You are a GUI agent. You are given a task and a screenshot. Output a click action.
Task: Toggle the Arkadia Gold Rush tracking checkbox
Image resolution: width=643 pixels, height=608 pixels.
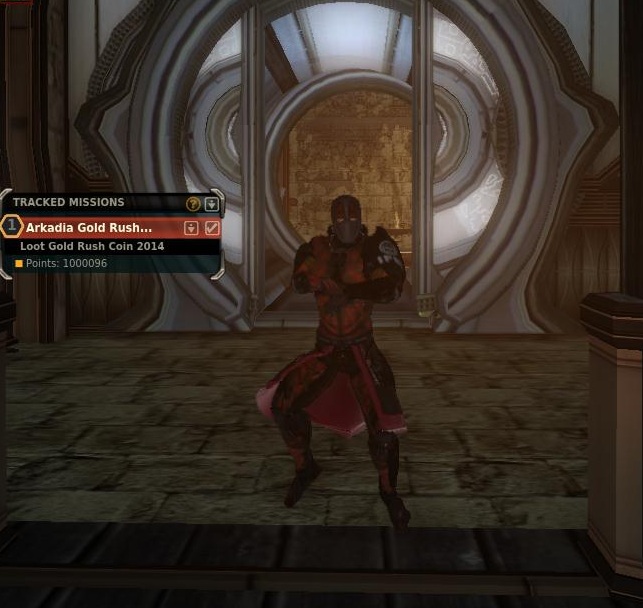[212, 228]
